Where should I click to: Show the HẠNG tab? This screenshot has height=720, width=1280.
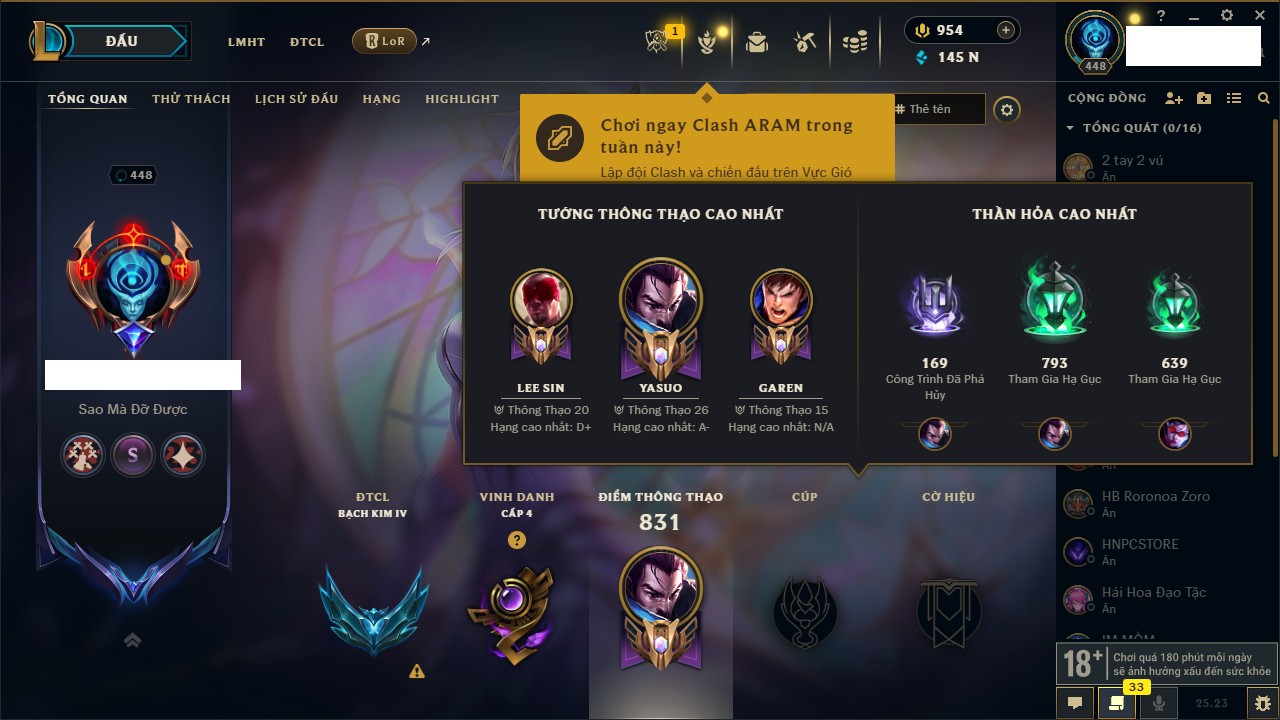click(x=381, y=99)
